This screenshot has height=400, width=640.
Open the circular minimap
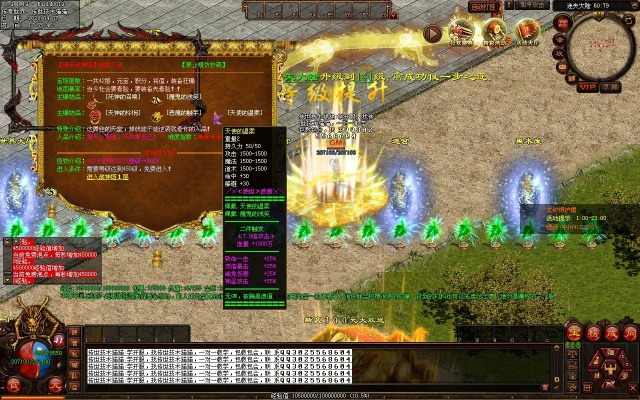tap(599, 47)
